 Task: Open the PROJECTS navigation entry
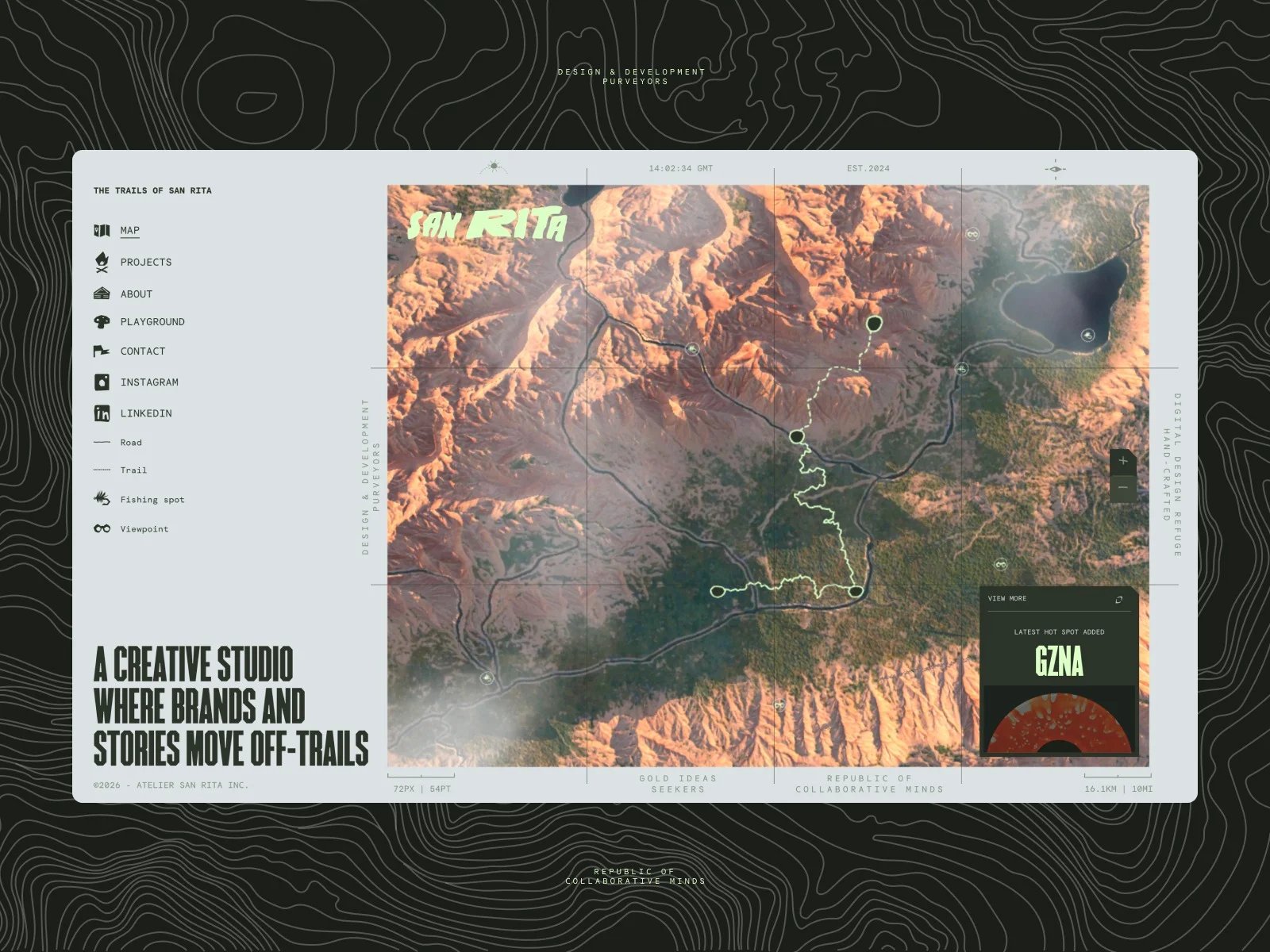145,262
